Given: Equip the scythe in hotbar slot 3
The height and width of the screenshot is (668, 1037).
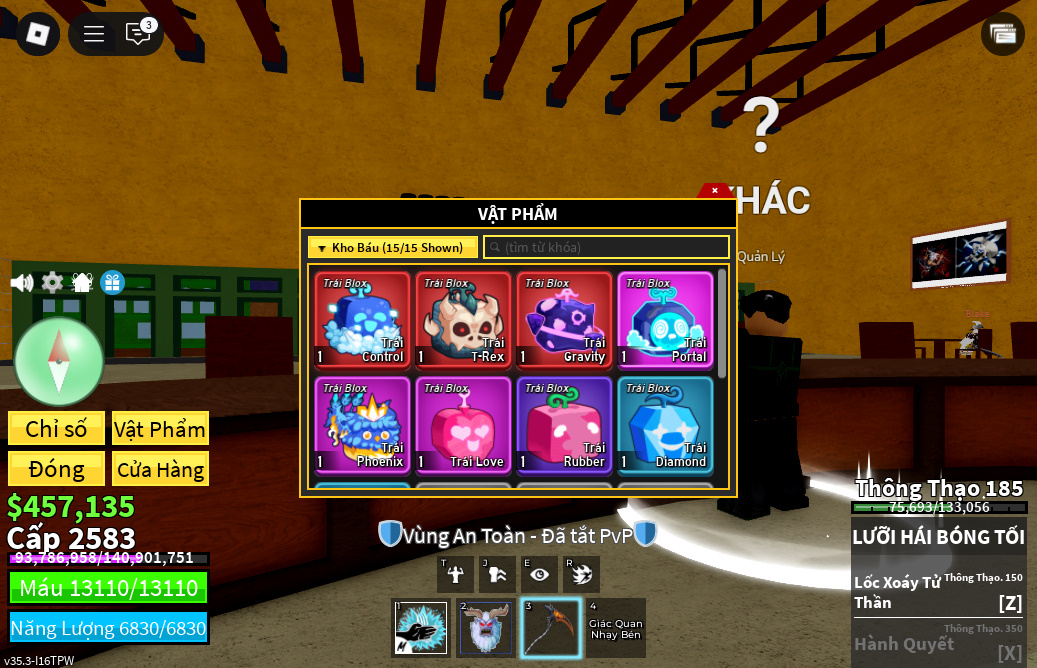Looking at the screenshot, I should [550, 628].
